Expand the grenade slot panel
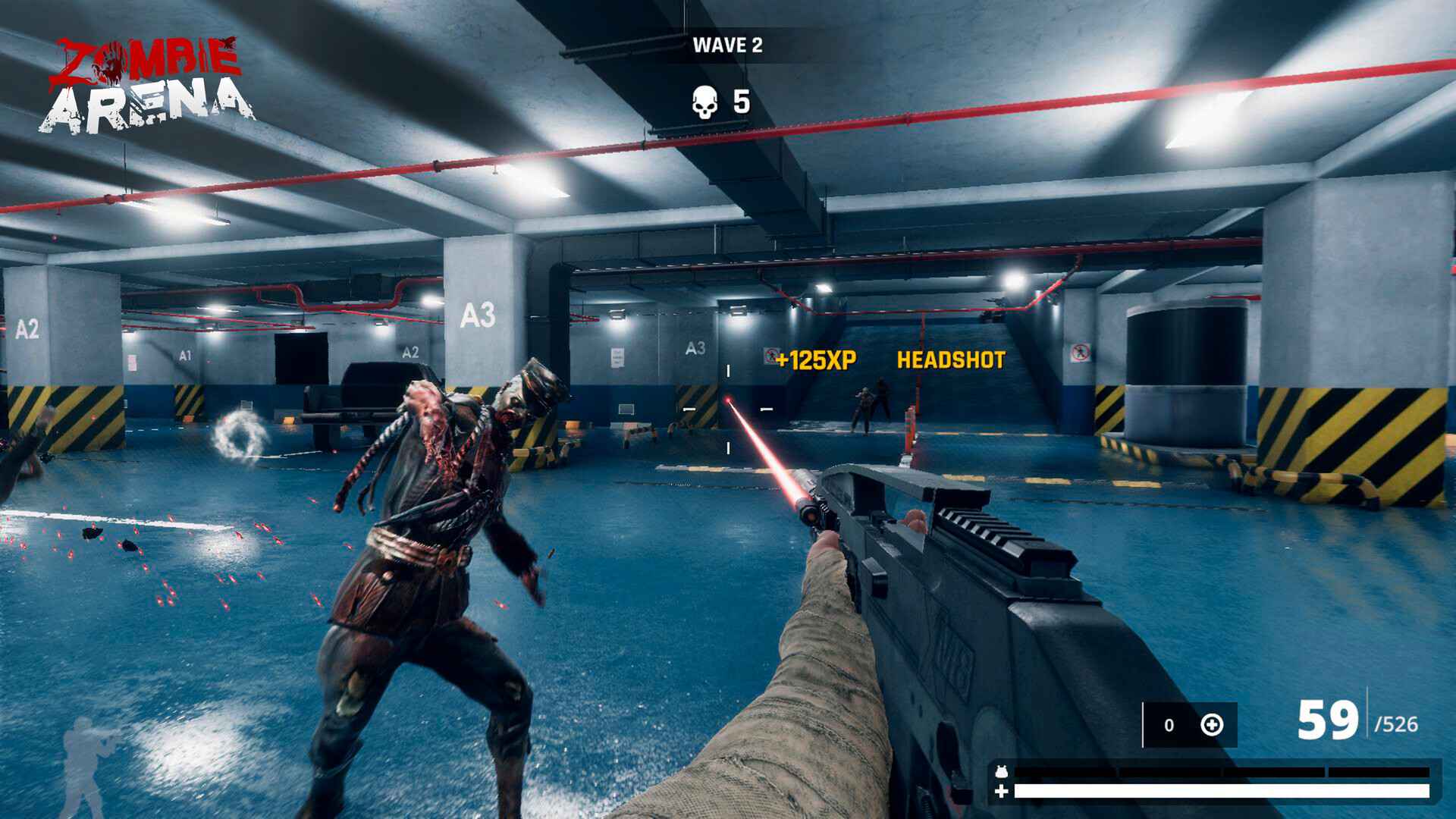1456x819 pixels. click(x=1189, y=726)
